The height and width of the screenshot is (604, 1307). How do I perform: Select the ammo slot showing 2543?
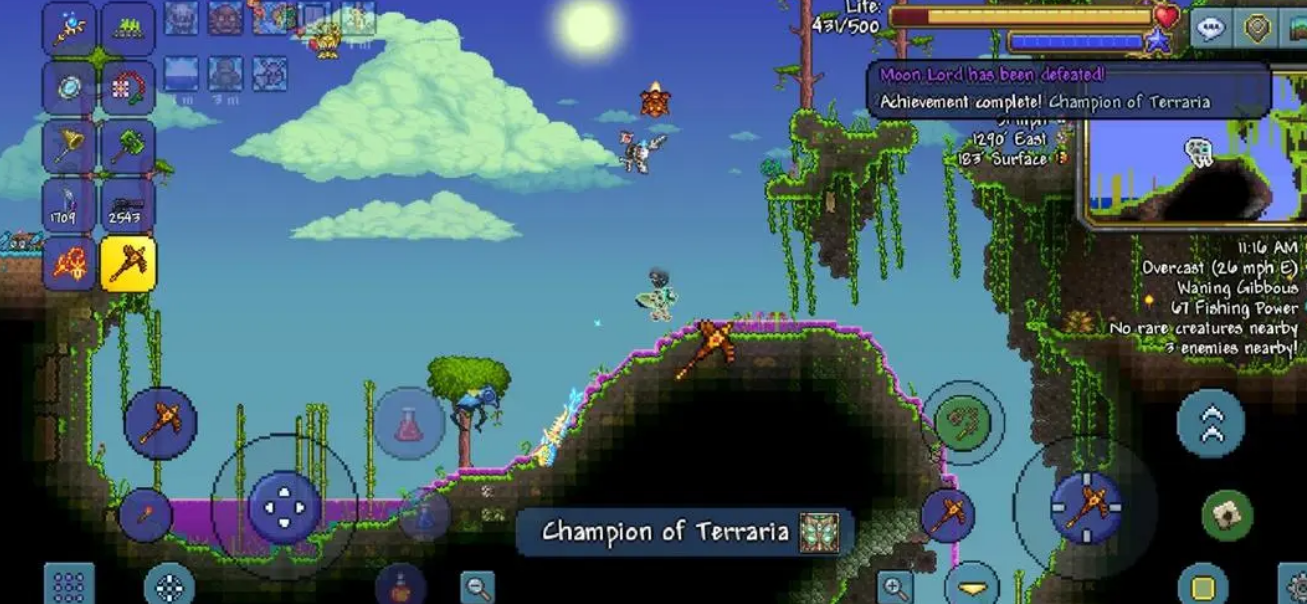(x=128, y=205)
